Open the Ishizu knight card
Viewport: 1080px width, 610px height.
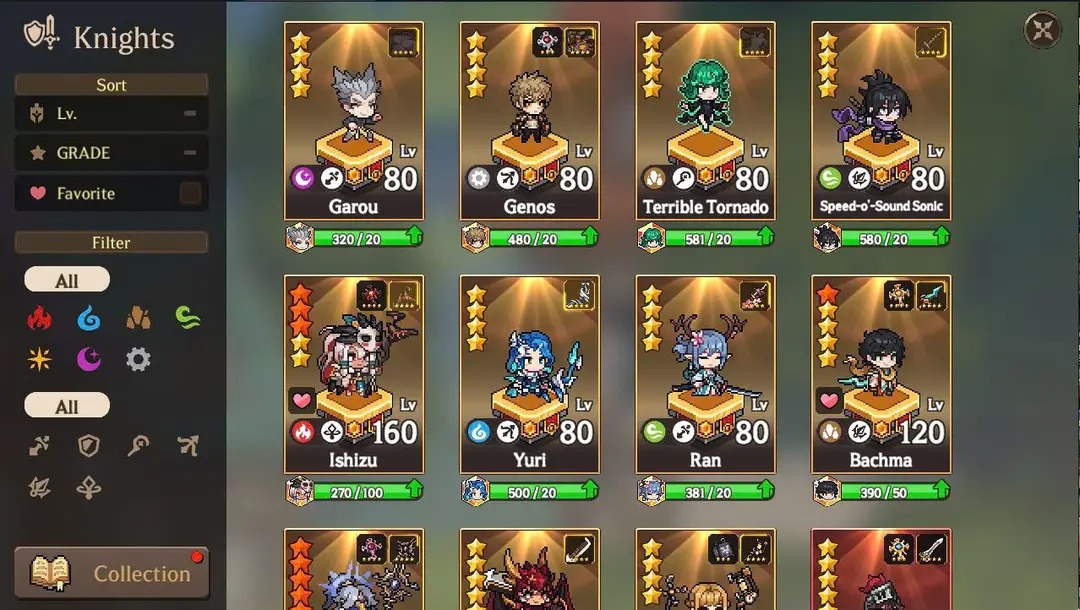click(x=354, y=373)
